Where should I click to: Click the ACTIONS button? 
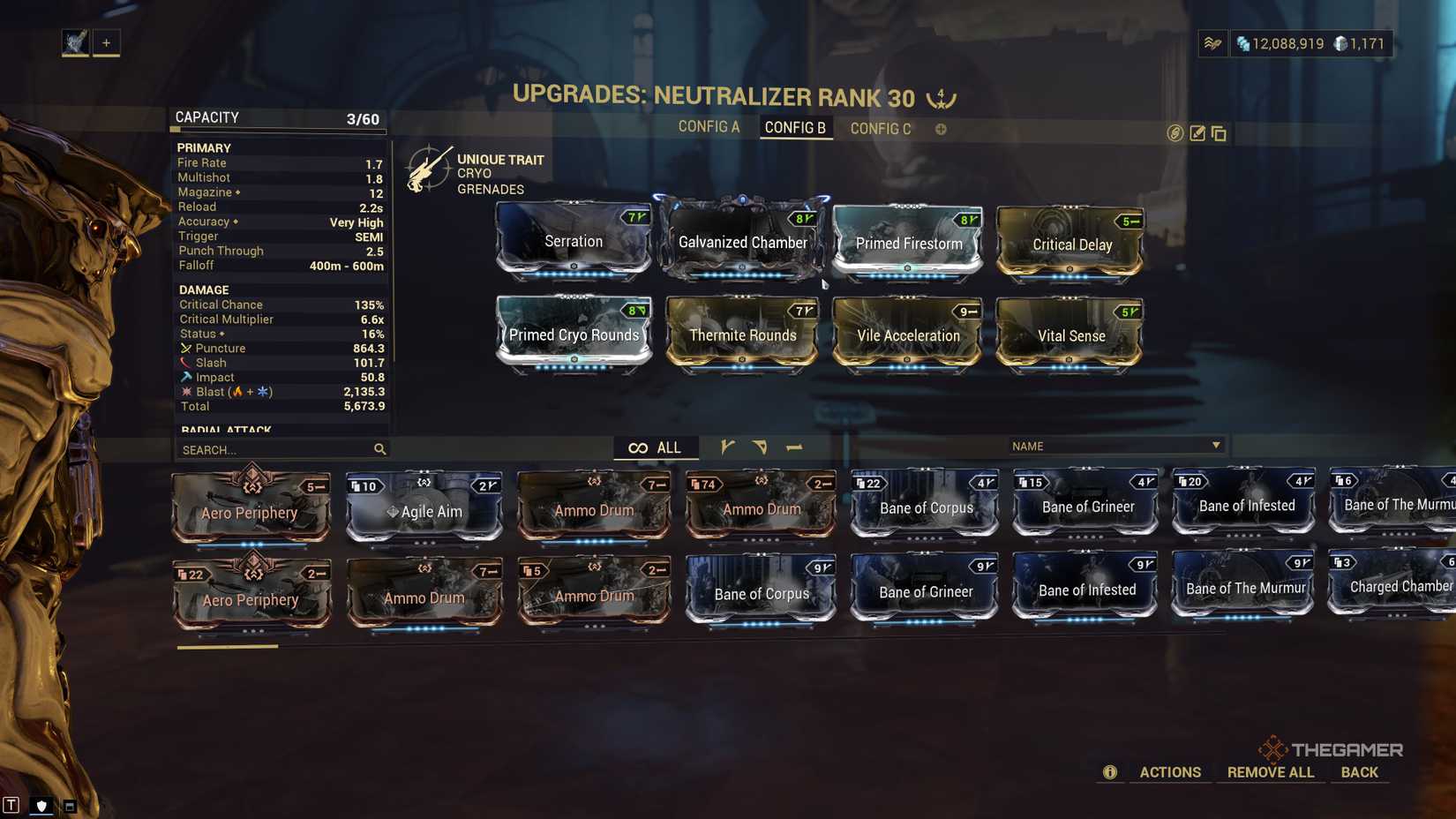tap(1170, 771)
